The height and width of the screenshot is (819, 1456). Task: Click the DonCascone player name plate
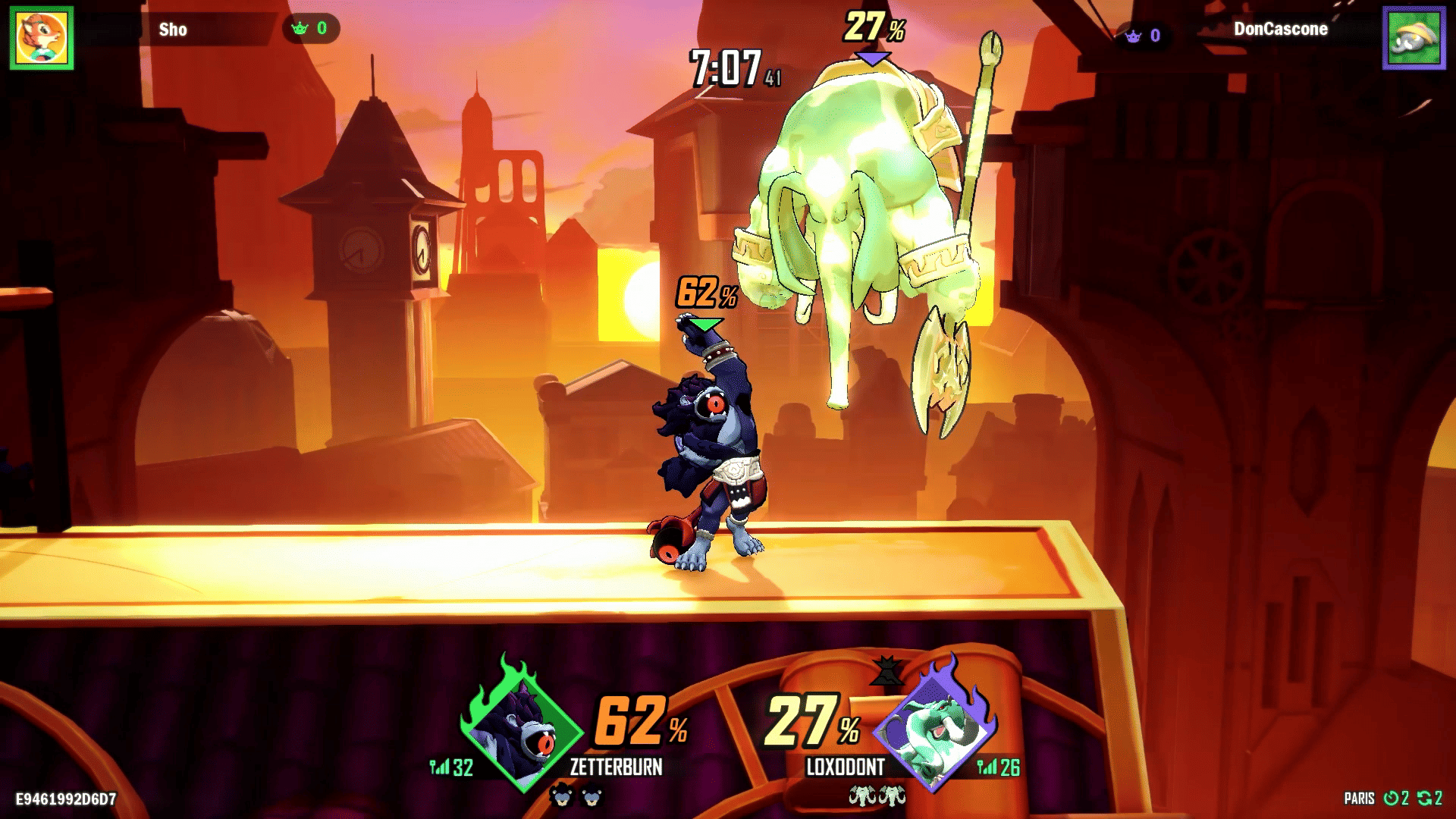click(1280, 30)
